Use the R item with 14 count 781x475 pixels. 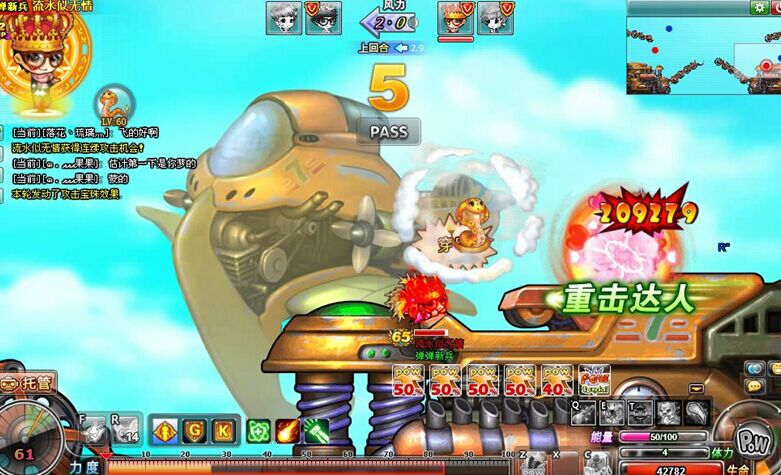click(127, 429)
